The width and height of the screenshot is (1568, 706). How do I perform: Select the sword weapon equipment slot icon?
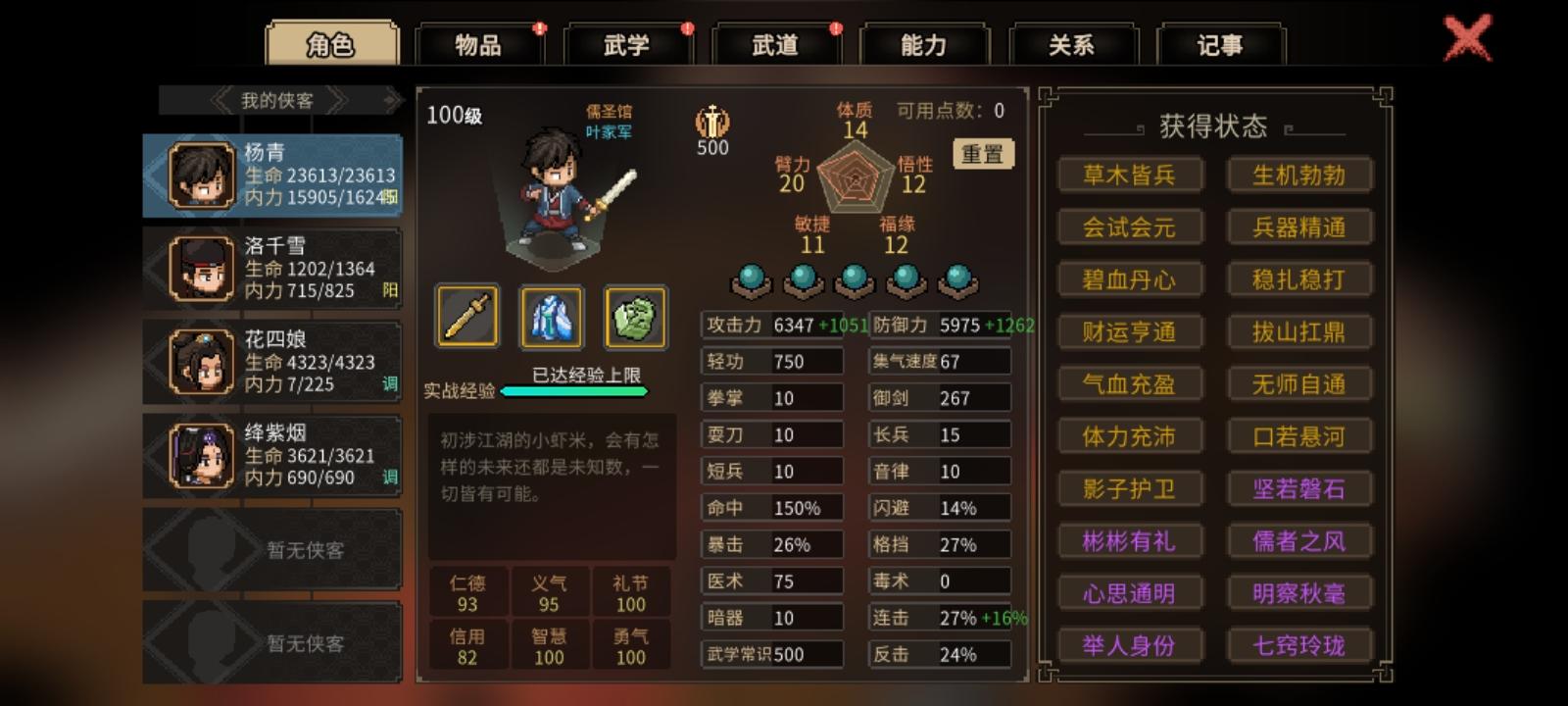467,317
